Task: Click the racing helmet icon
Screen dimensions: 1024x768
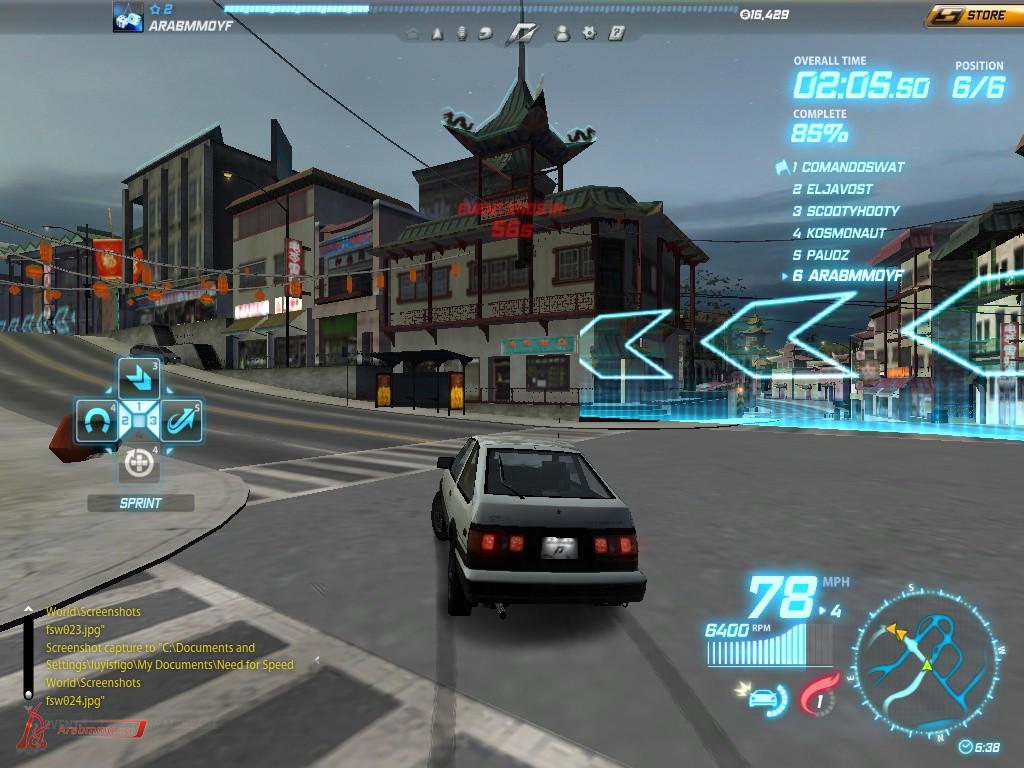Action: 486,33
